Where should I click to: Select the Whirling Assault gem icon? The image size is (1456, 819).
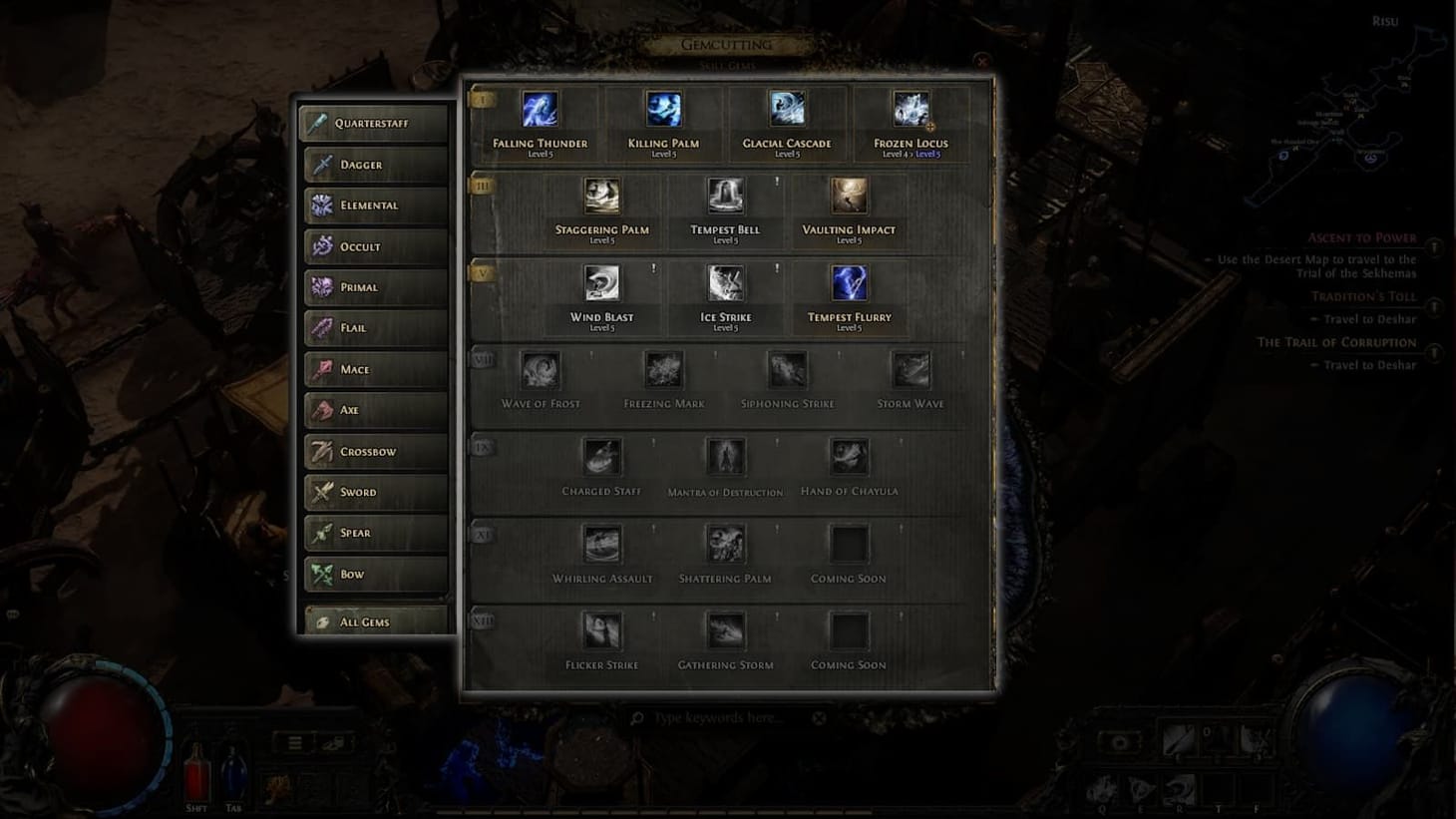[602, 545]
